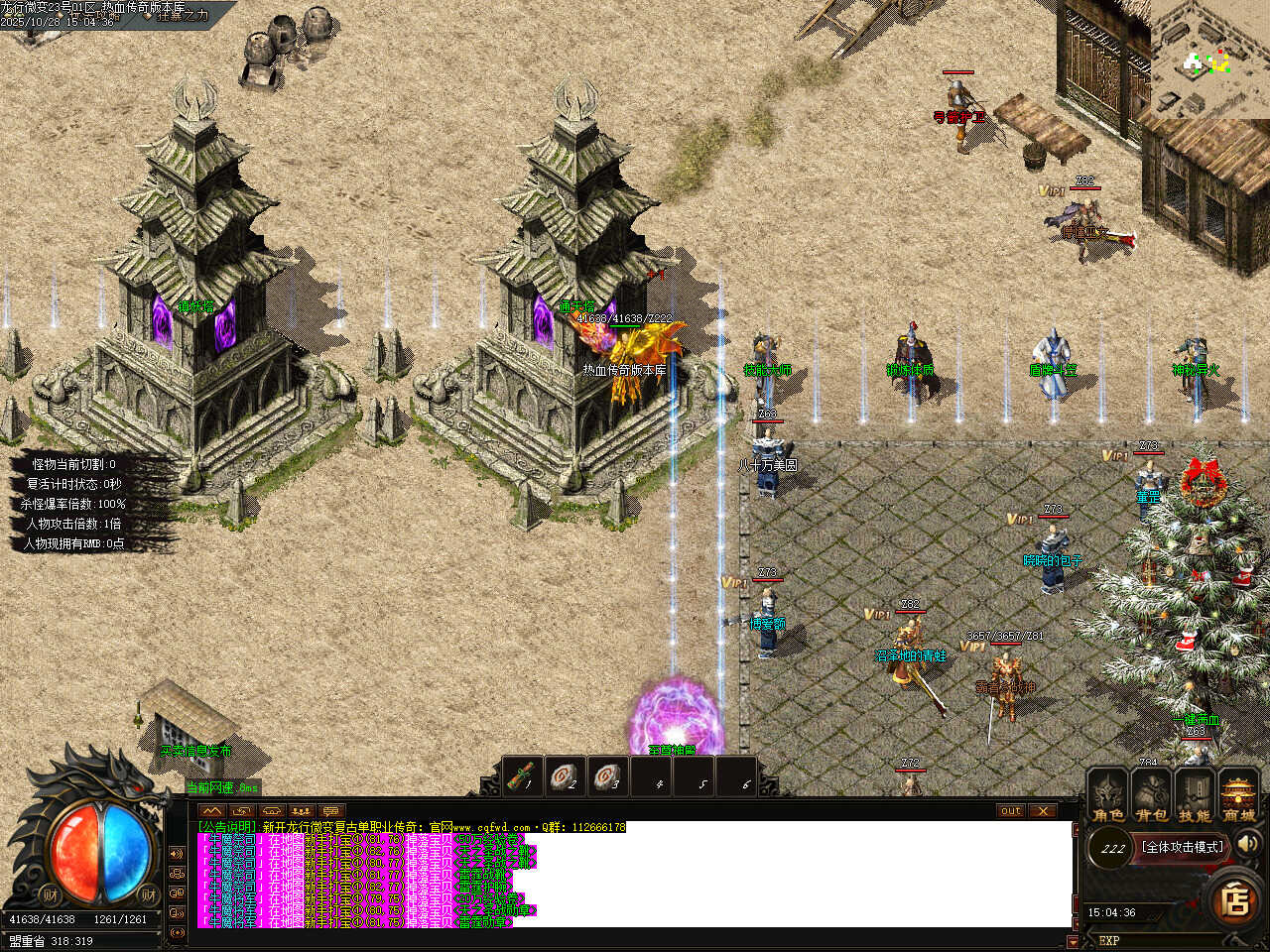Click the round 店 store button
The image size is (1270, 952).
[x=1235, y=900]
